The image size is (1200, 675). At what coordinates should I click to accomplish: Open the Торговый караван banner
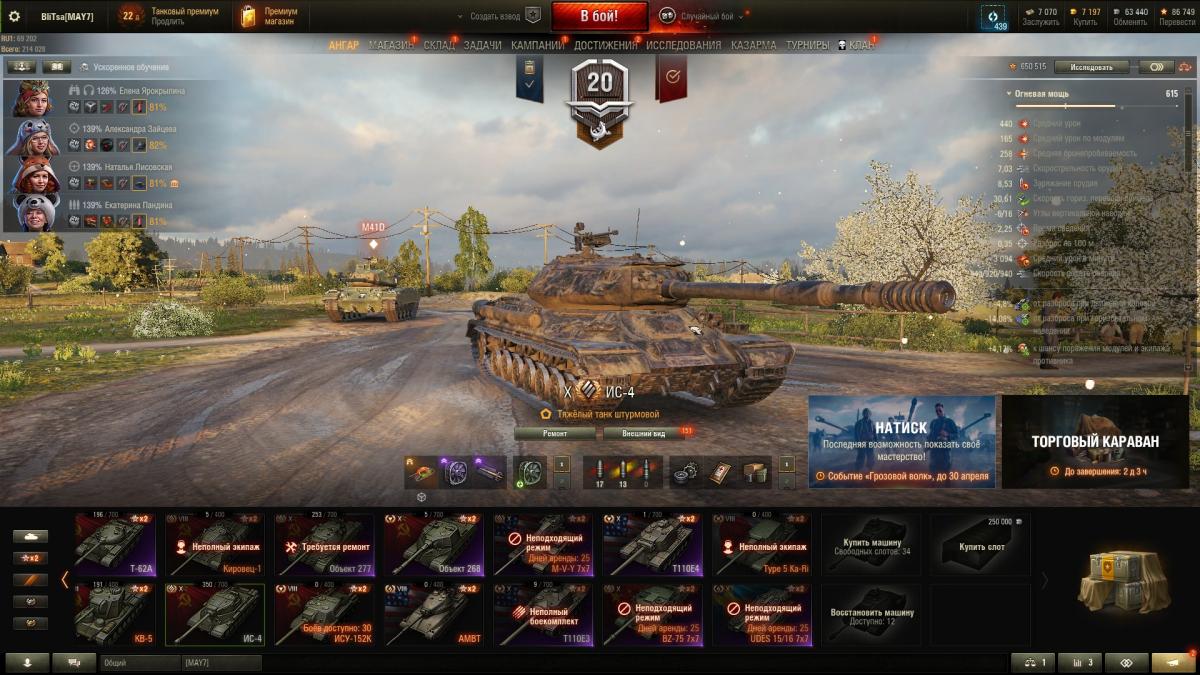pos(1095,441)
